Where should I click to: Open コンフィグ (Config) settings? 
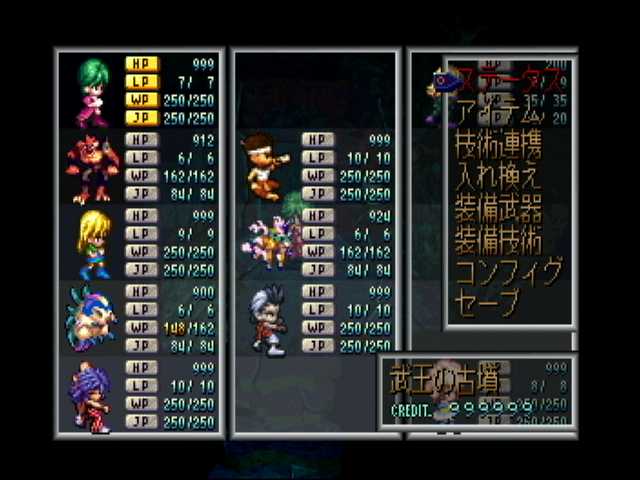tap(509, 272)
